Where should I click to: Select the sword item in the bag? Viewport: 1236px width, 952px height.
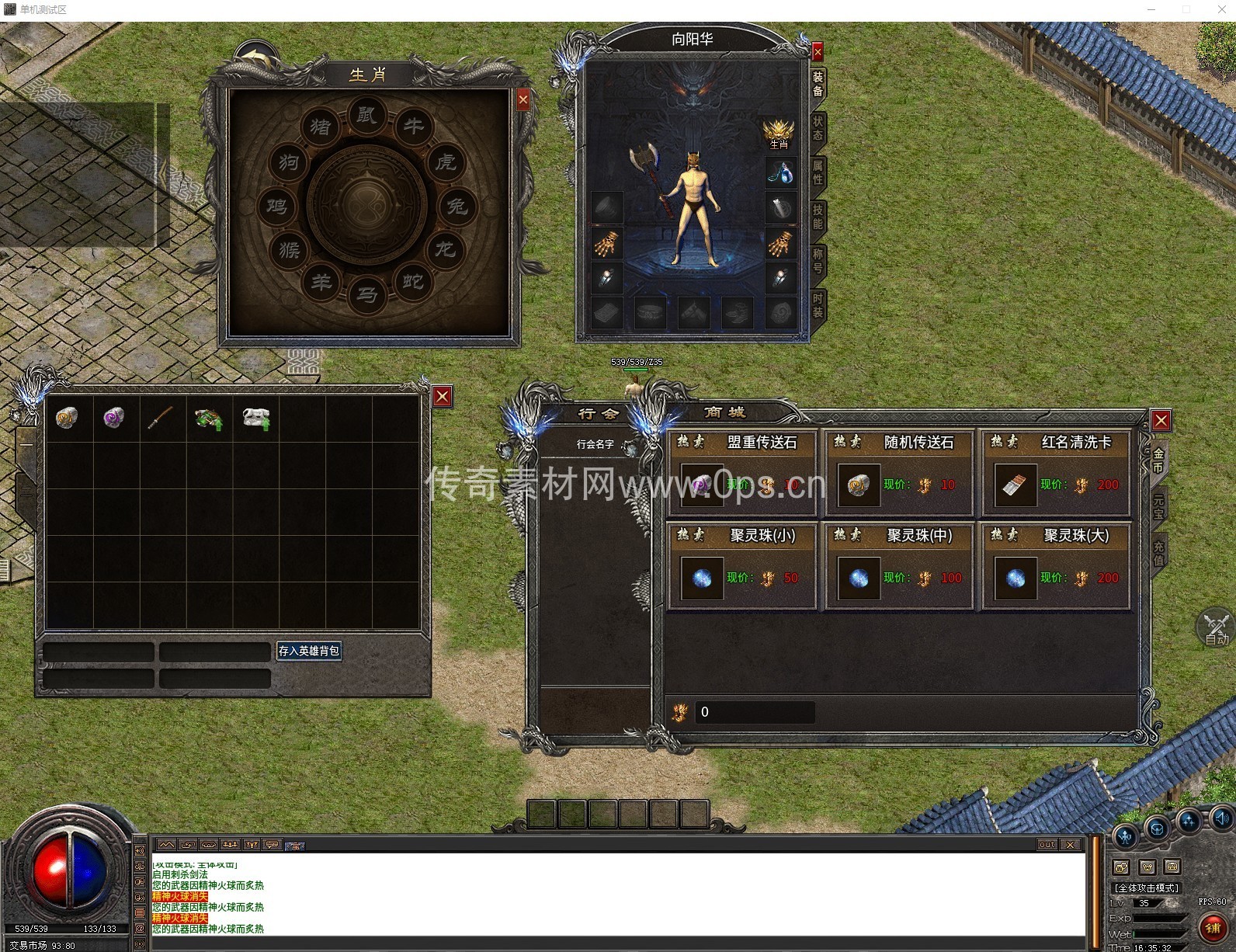[161, 419]
